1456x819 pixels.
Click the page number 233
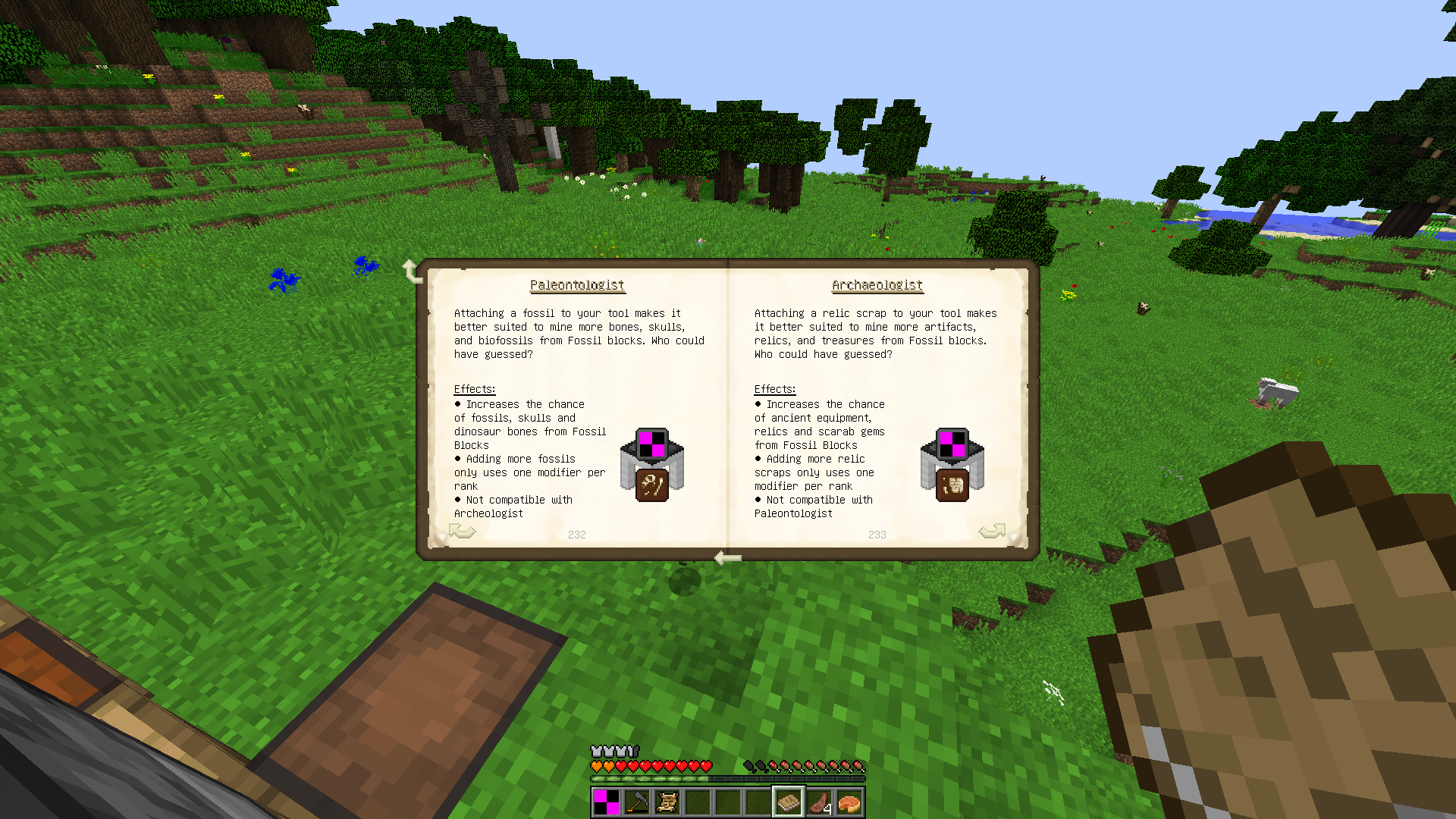pyautogui.click(x=877, y=535)
